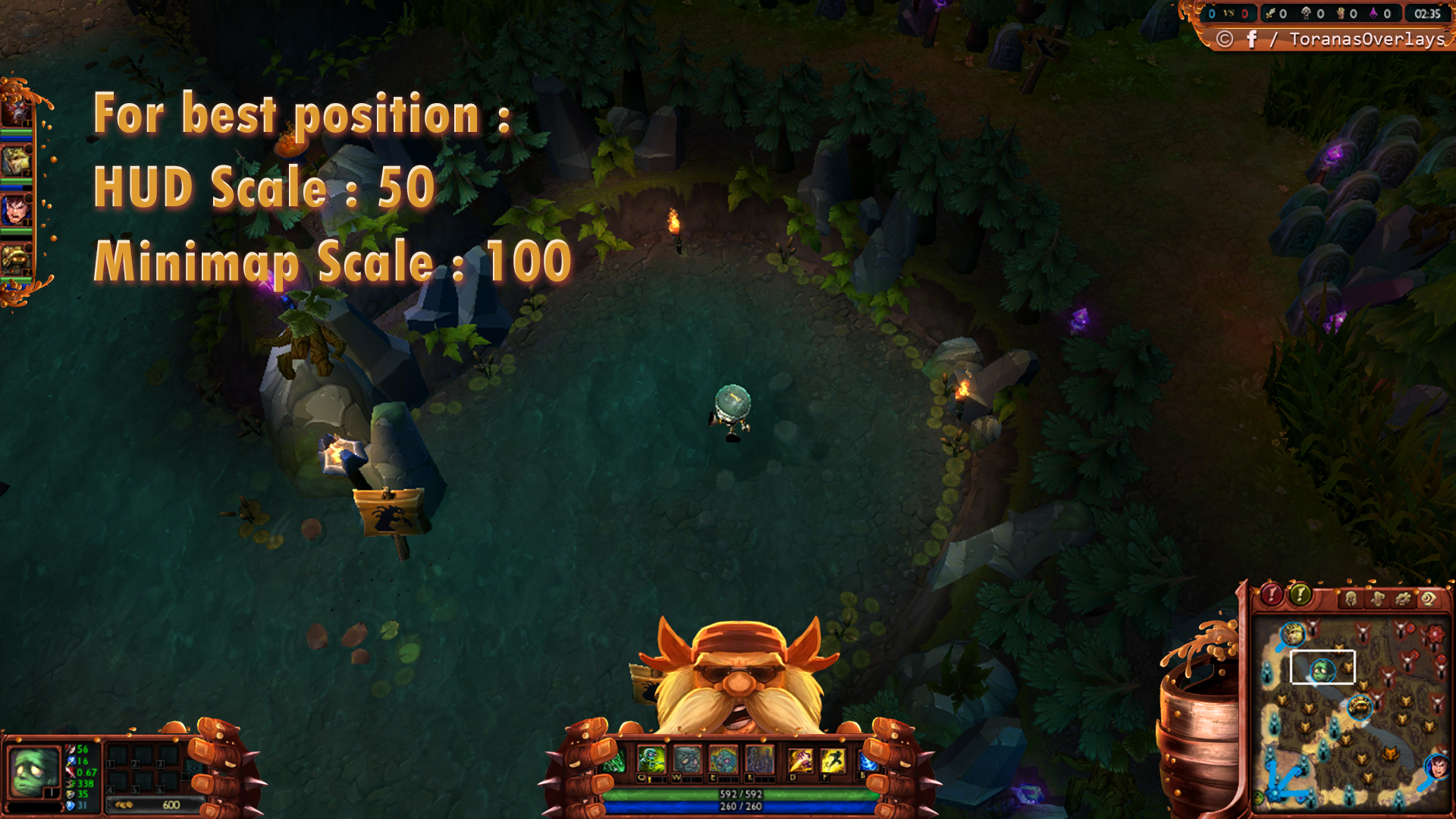Screen dimensions: 1456x819
Task: Open the gear settings icon above minimap
Action: pos(1403,599)
